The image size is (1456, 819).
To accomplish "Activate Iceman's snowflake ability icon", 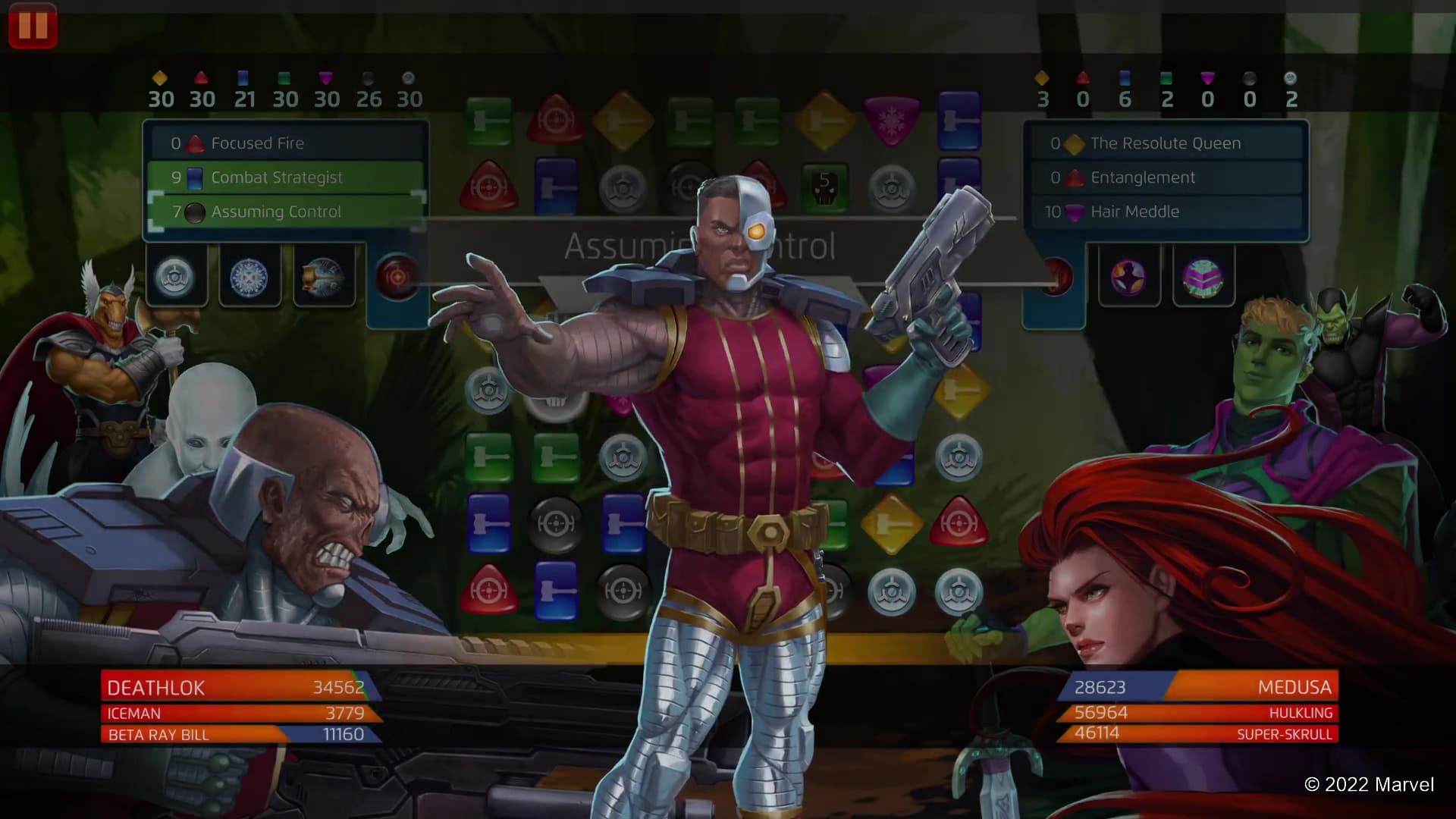I will [x=250, y=277].
